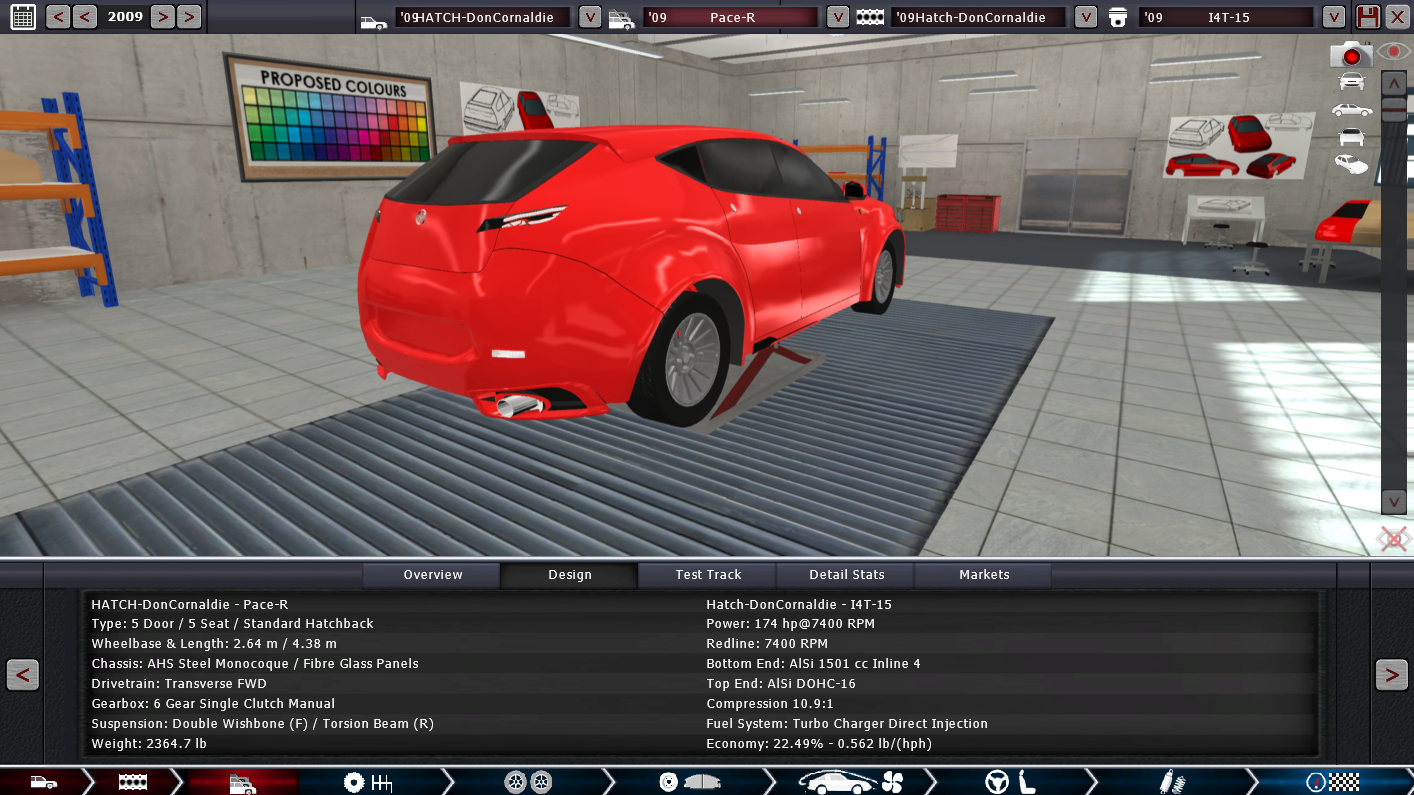Switch to the Markets tab

point(984,575)
